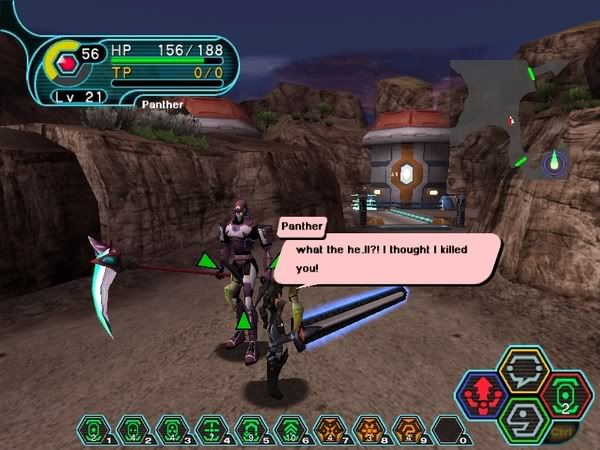Trigger the green arrow icon in slot 6
This screenshot has width=600, height=450.
pyautogui.click(x=289, y=430)
